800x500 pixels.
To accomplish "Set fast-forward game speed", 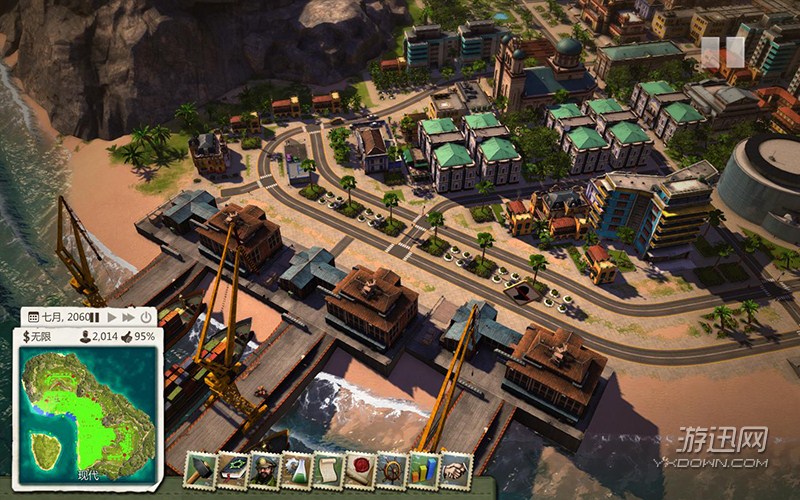I will 128,317.
